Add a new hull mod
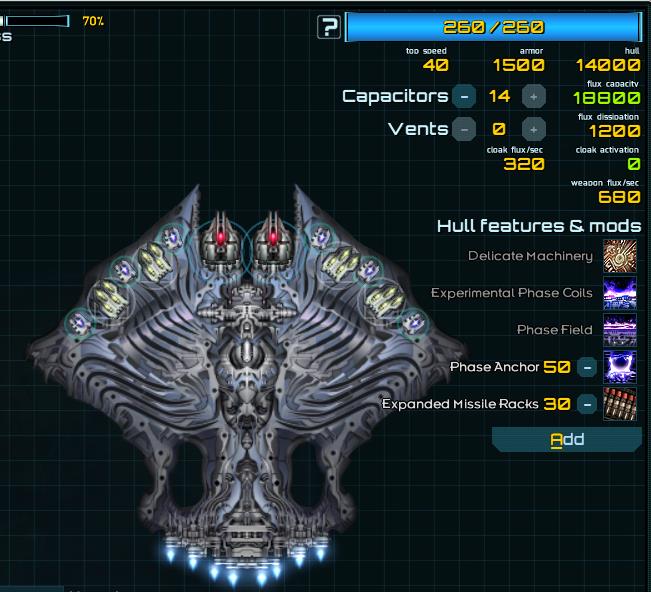The image size is (651, 592). [567, 439]
